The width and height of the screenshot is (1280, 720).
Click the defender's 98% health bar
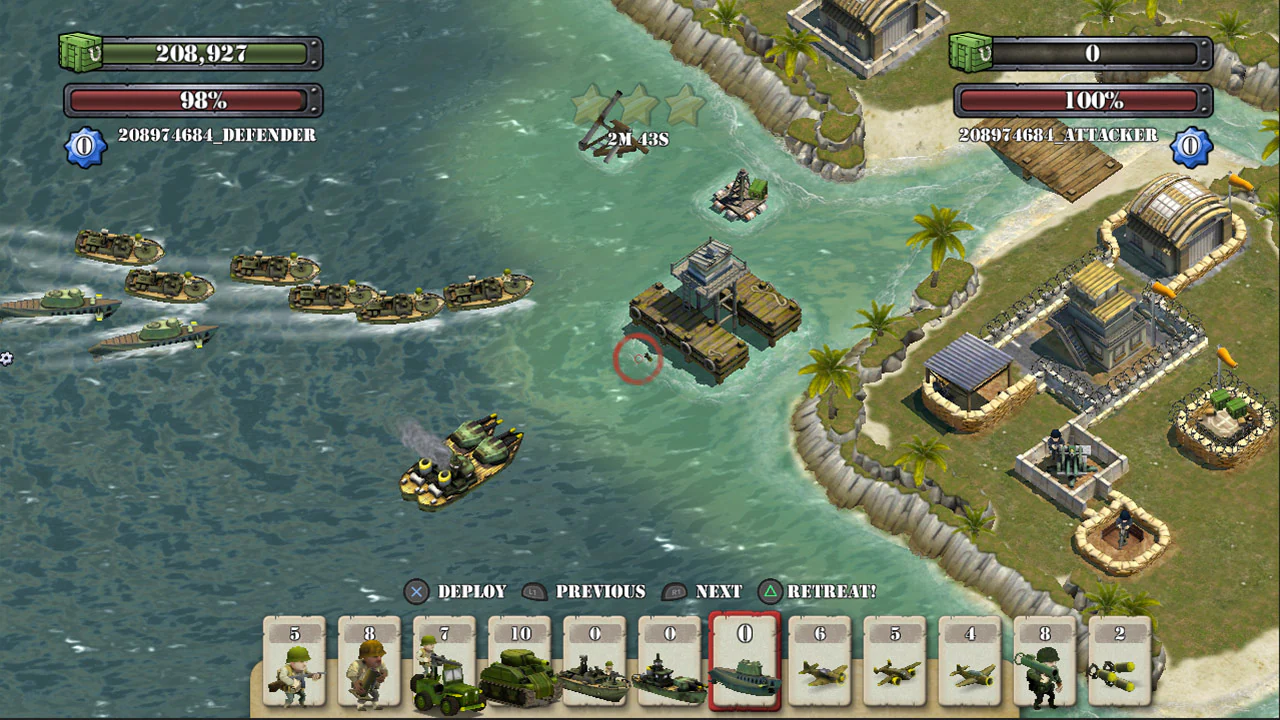192,100
